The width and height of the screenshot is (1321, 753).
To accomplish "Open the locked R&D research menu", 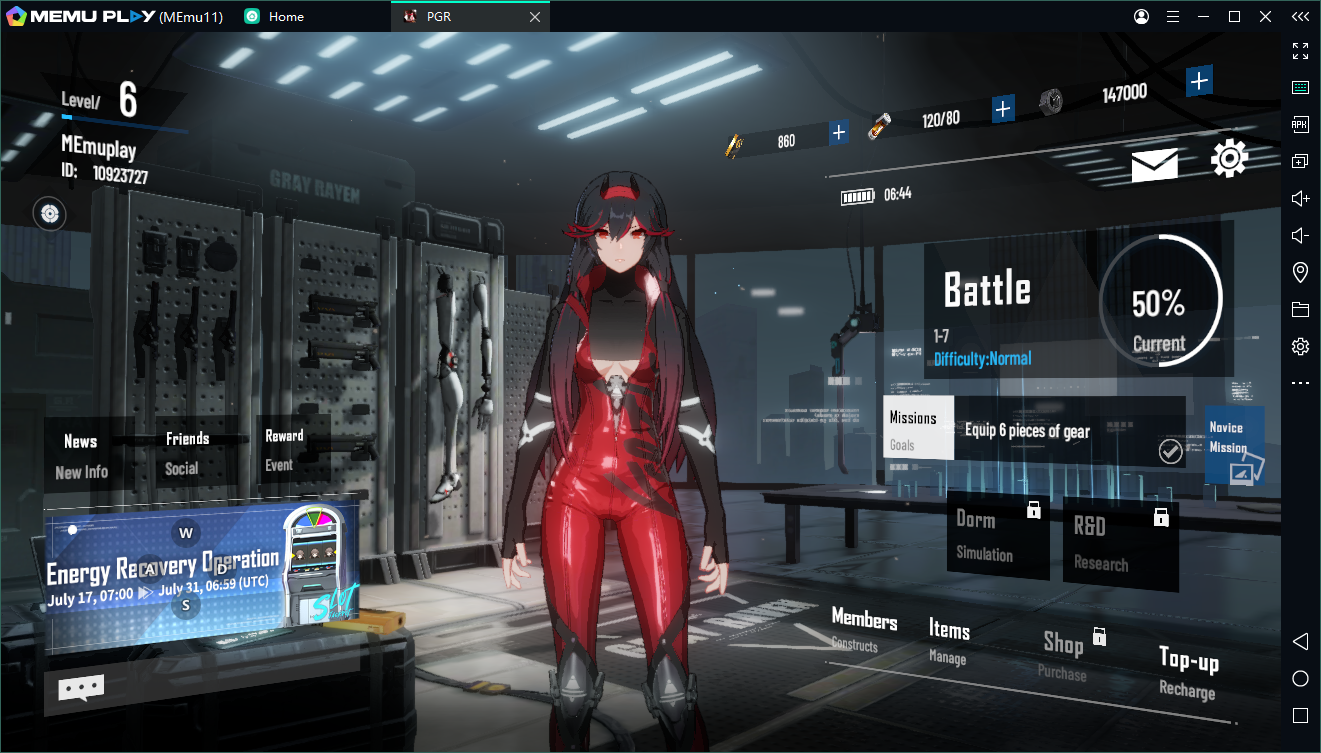I will point(1120,542).
